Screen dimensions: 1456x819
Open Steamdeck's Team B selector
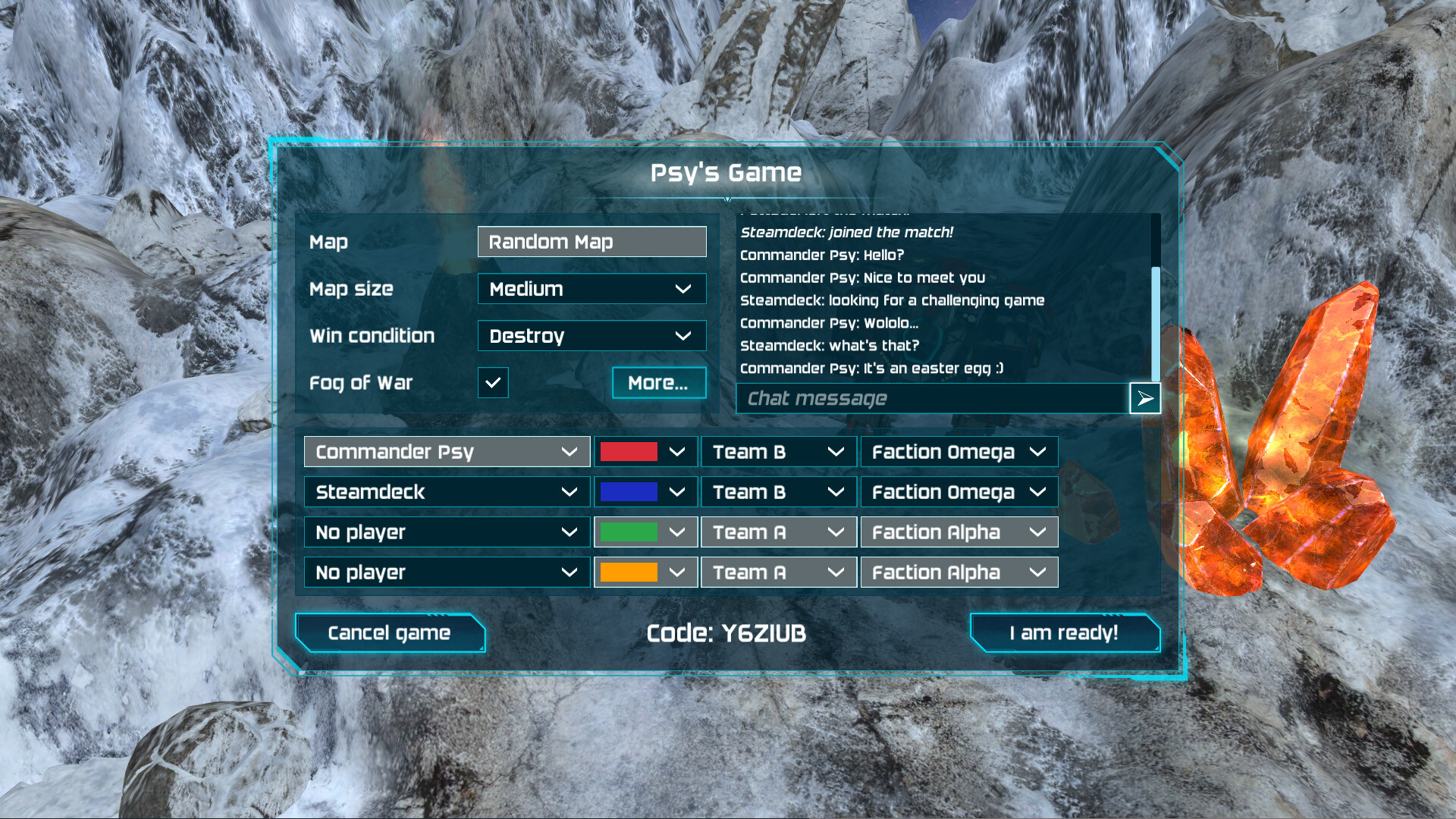pos(778,491)
